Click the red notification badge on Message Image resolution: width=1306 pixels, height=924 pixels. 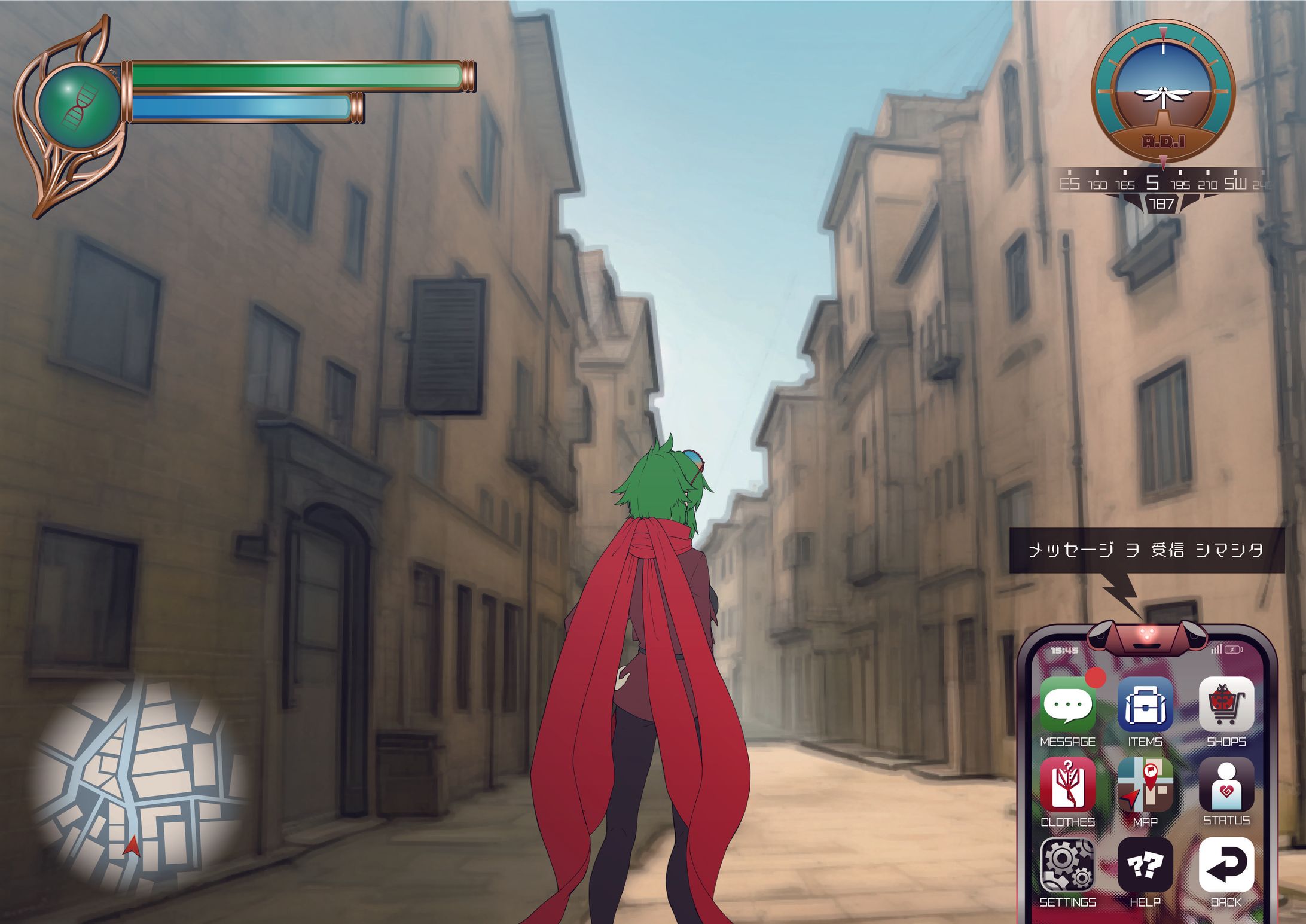coord(1096,678)
